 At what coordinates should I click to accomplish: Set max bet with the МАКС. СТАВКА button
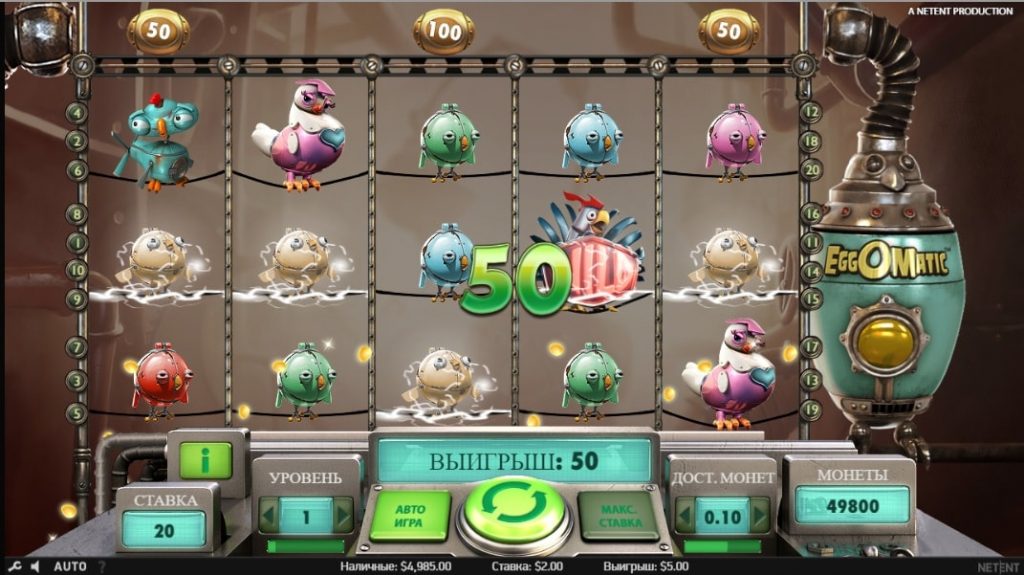617,515
